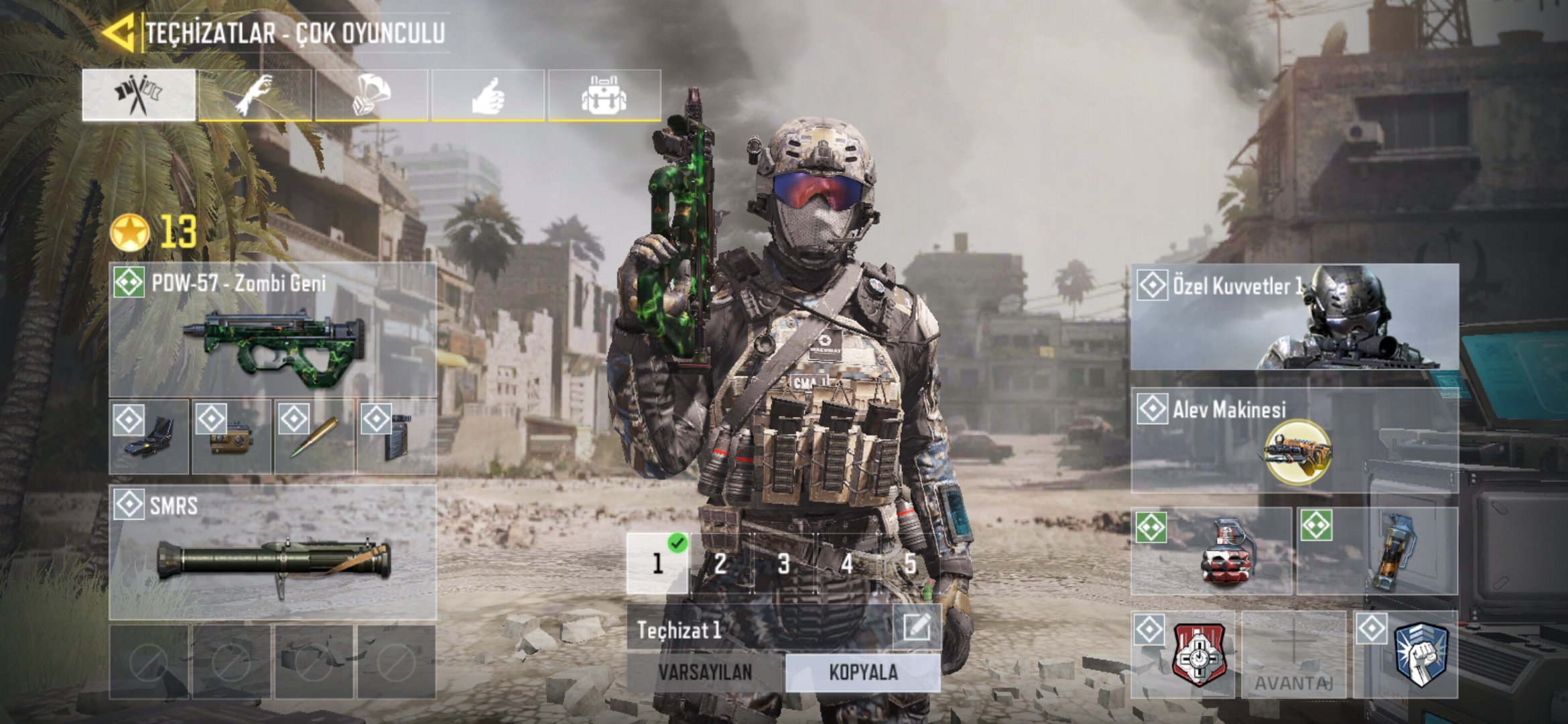Switch to the parachute tab

[372, 95]
